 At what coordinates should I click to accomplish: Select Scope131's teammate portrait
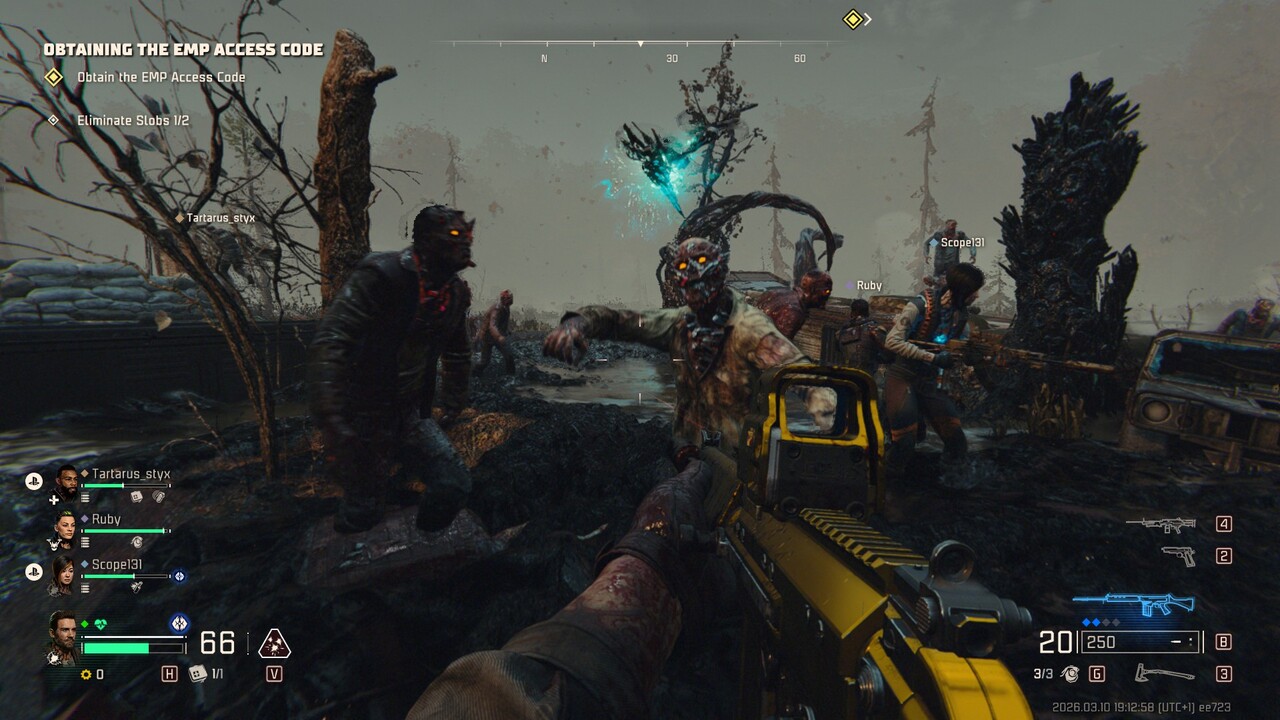[x=65, y=573]
